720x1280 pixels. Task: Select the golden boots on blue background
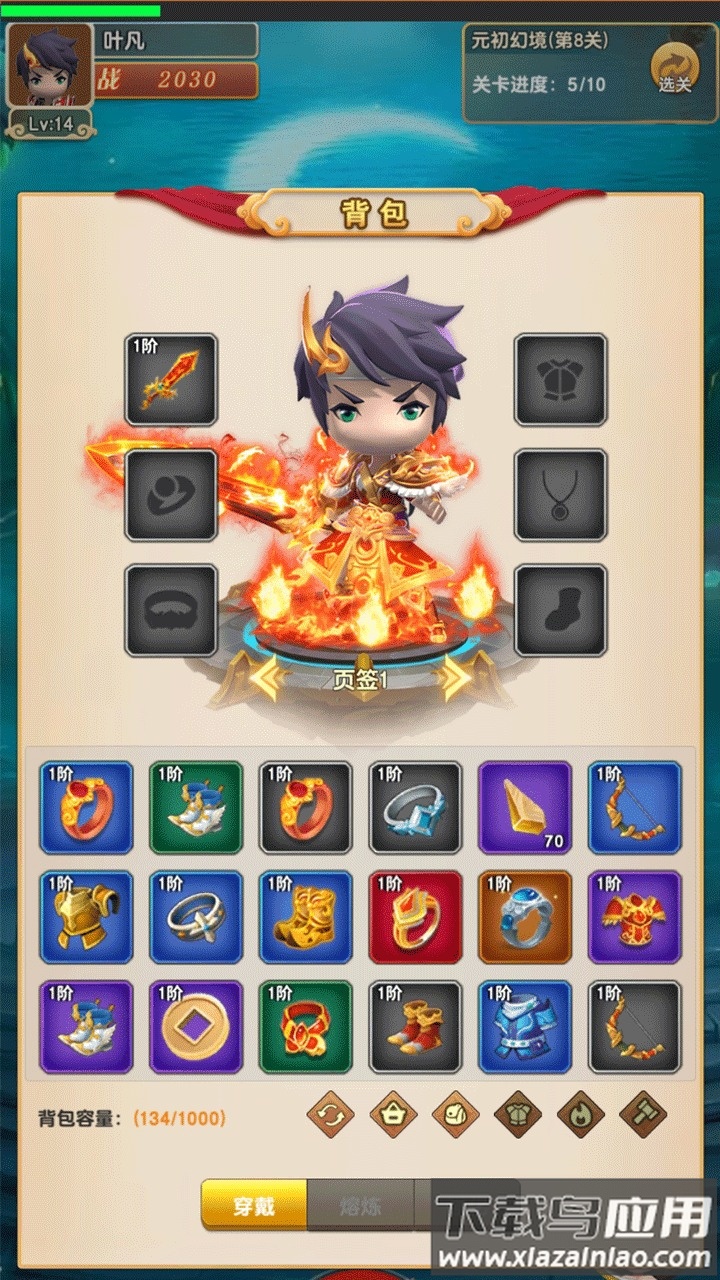305,917
